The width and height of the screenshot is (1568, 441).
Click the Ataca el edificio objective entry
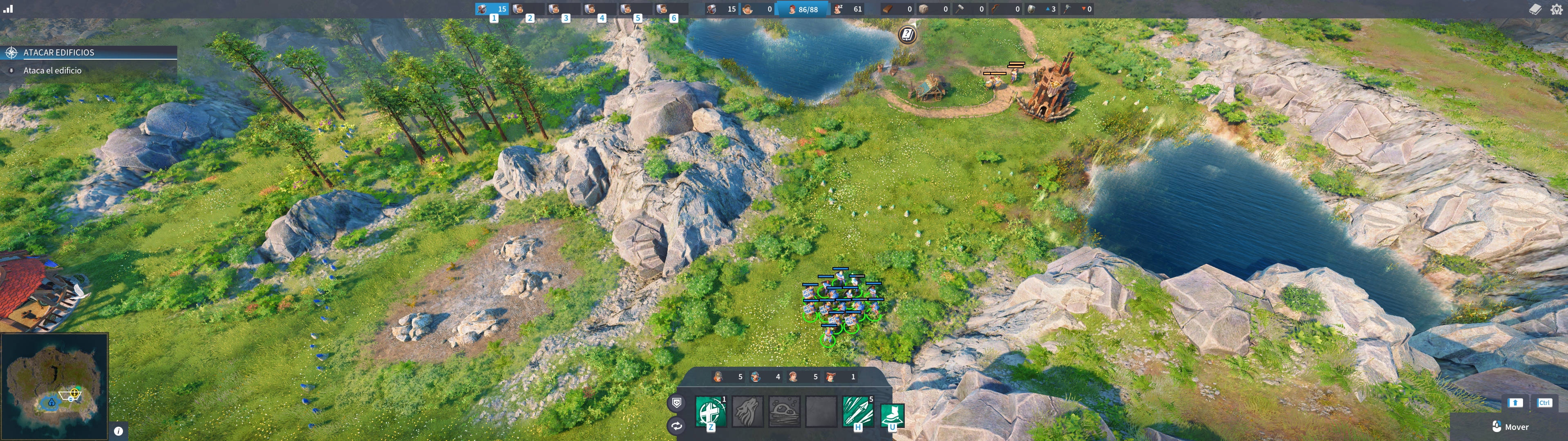(52, 71)
